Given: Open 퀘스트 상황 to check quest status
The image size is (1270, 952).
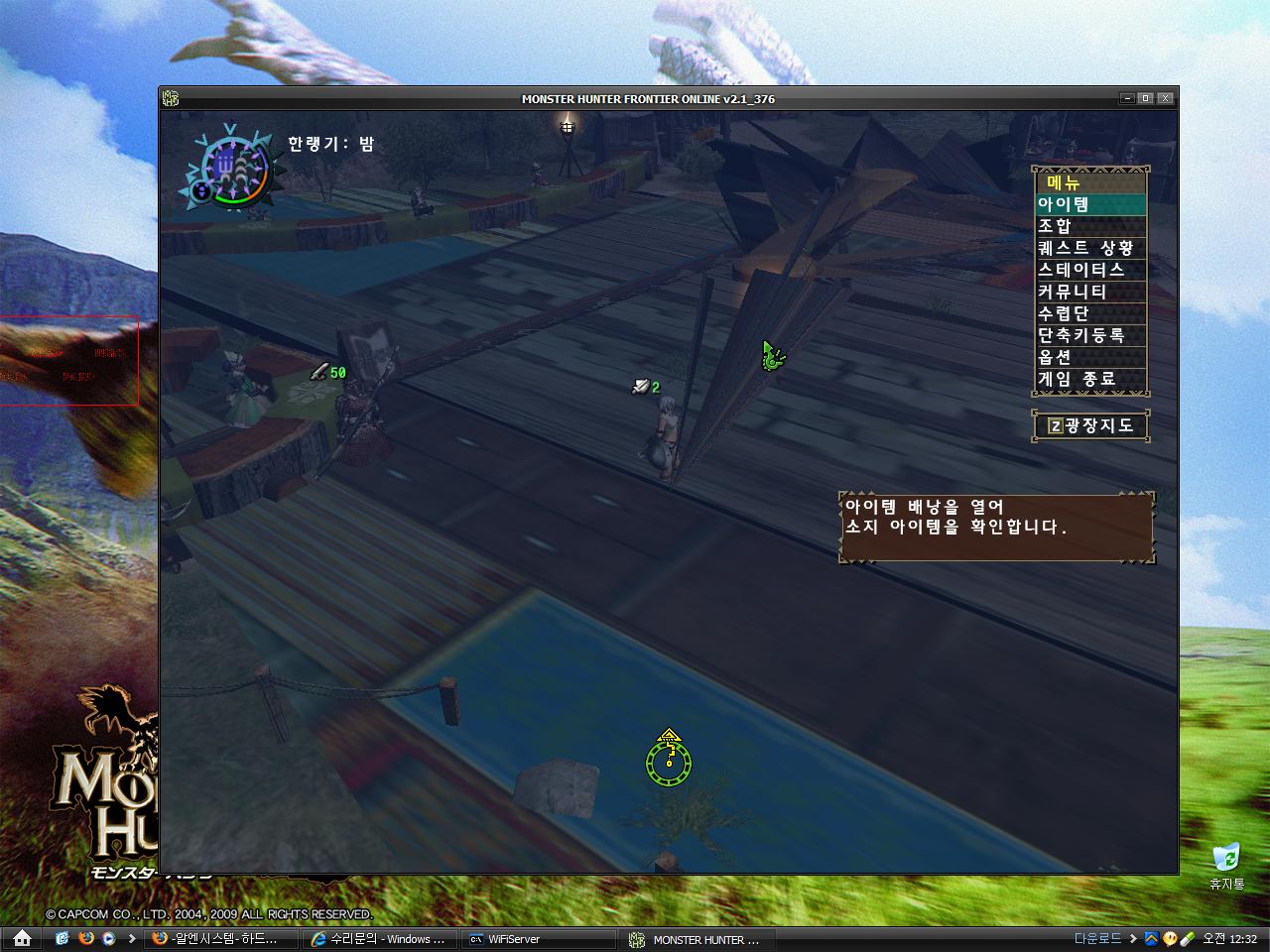Looking at the screenshot, I should tap(1086, 248).
